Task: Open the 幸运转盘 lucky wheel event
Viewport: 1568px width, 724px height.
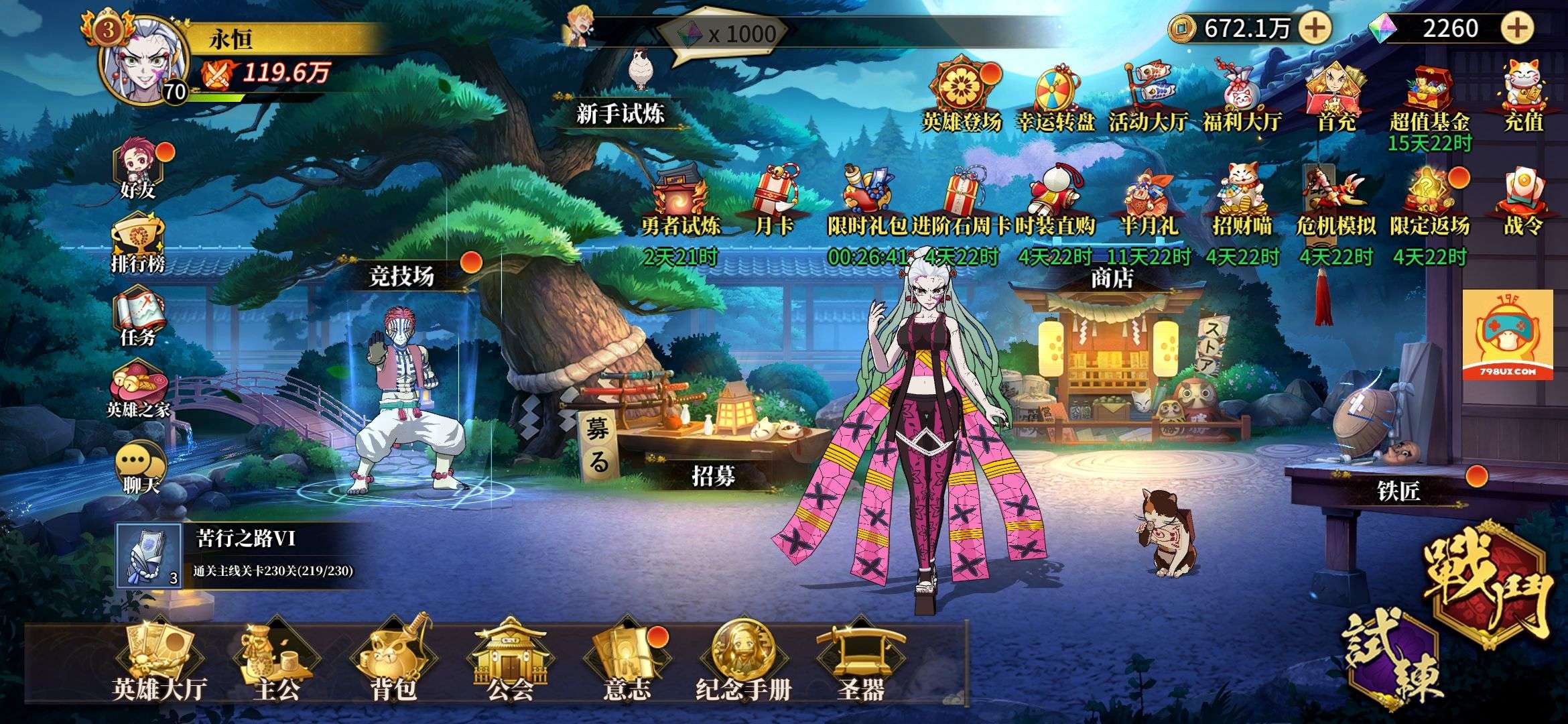Action: [x=1055, y=99]
